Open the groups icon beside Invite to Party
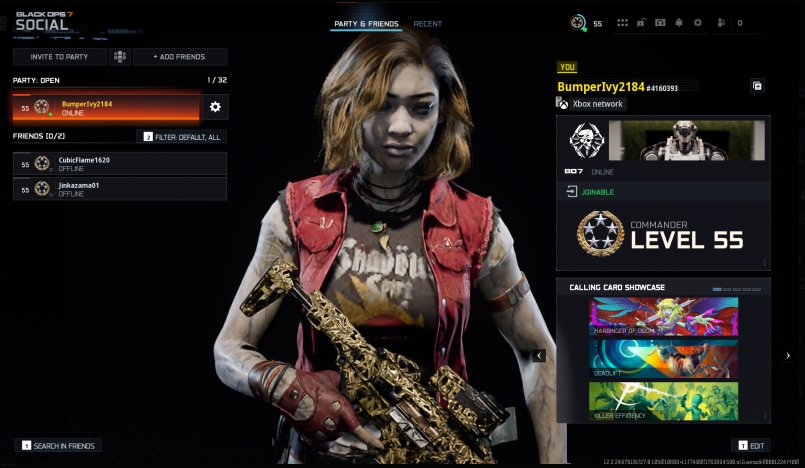This screenshot has width=805, height=468. coord(120,57)
